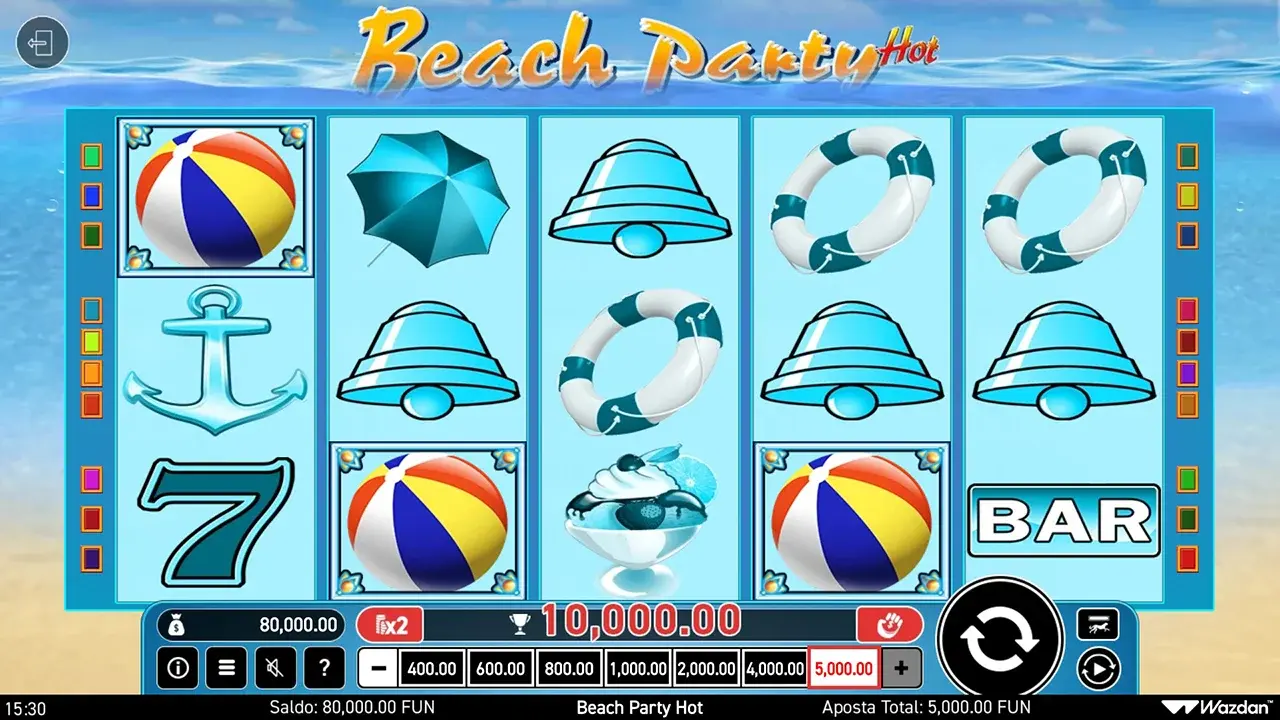
Task: Exit the game via the top-left door icon
Action: coord(42,44)
